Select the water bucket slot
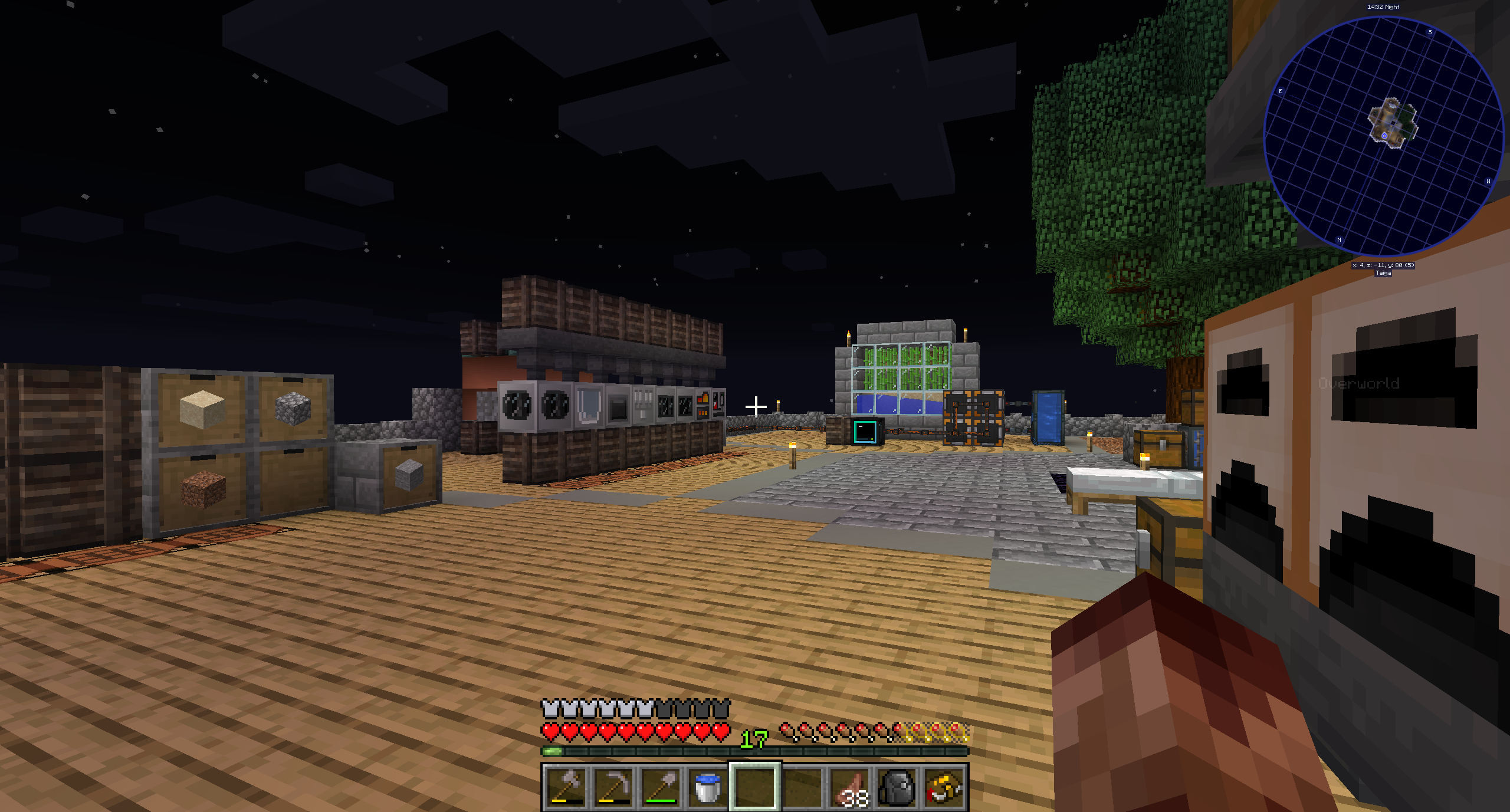Viewport: 1510px width, 812px height. [707, 787]
